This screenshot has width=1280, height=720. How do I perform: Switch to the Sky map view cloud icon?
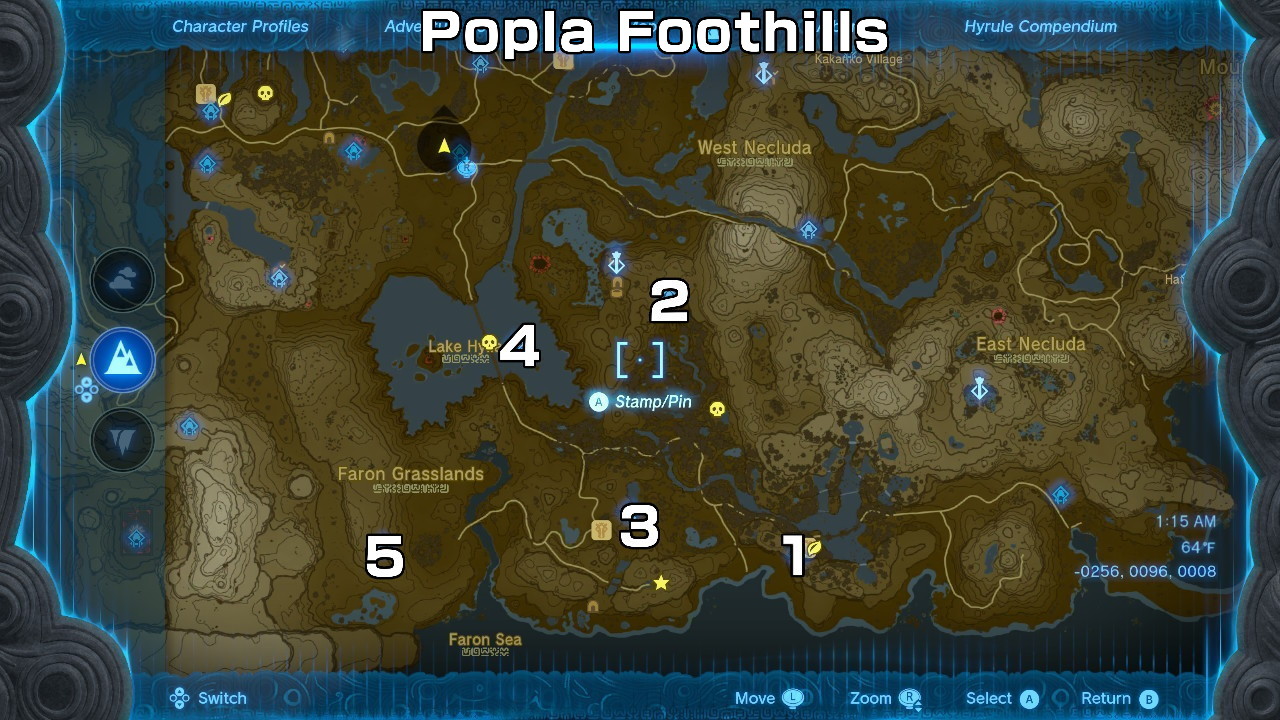point(122,281)
